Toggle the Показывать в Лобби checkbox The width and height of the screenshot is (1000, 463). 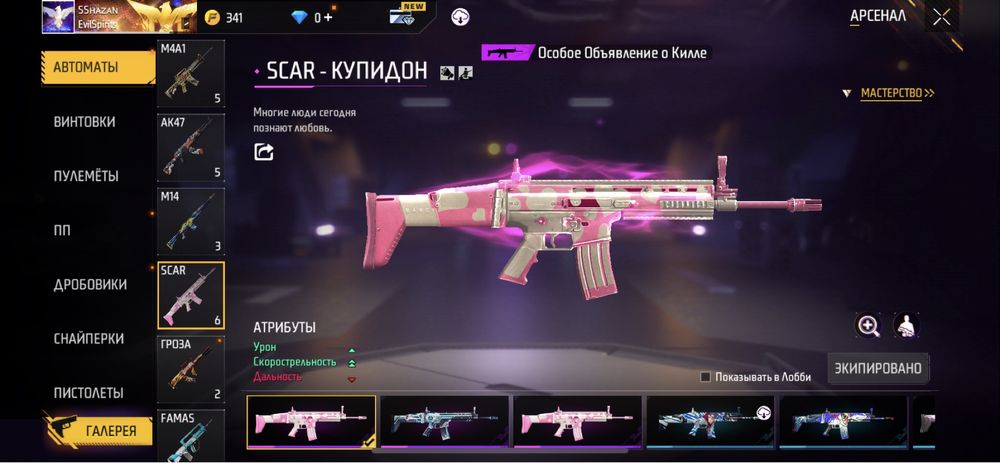click(x=706, y=377)
